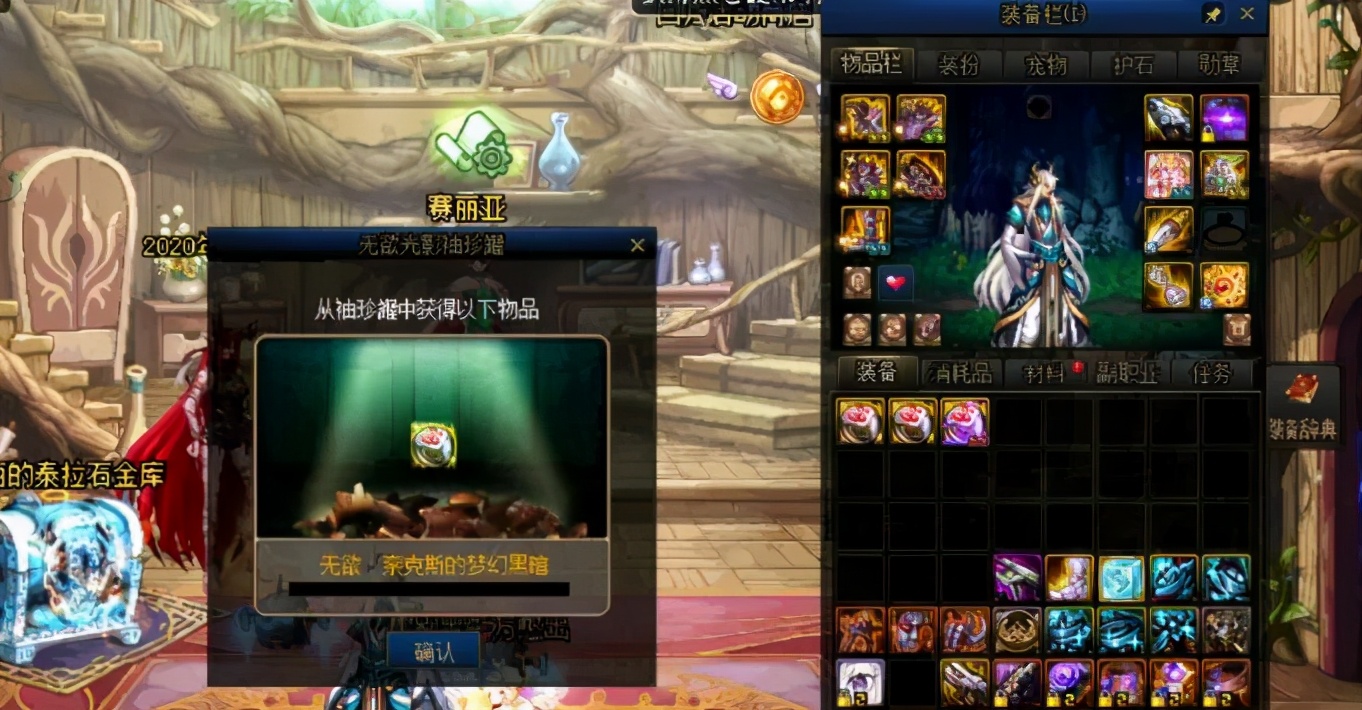Pin the equipment inventory window
This screenshot has width=1362, height=710.
click(x=1213, y=15)
